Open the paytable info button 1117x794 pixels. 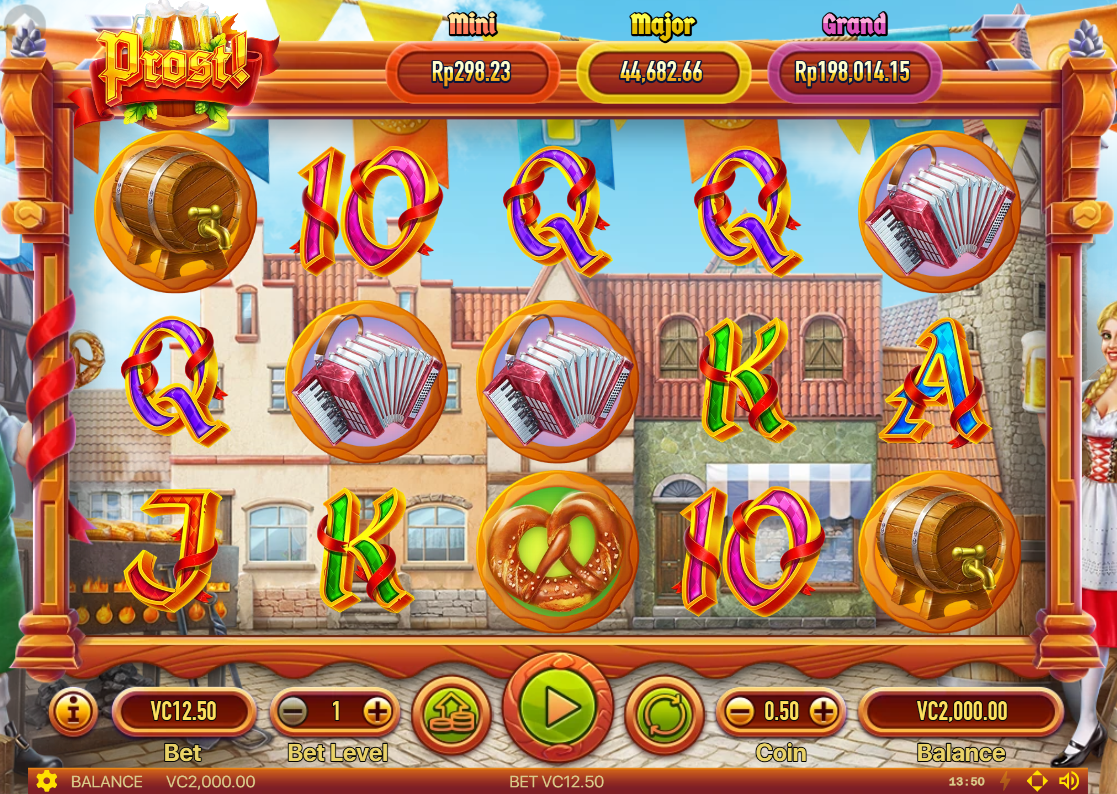tap(74, 712)
